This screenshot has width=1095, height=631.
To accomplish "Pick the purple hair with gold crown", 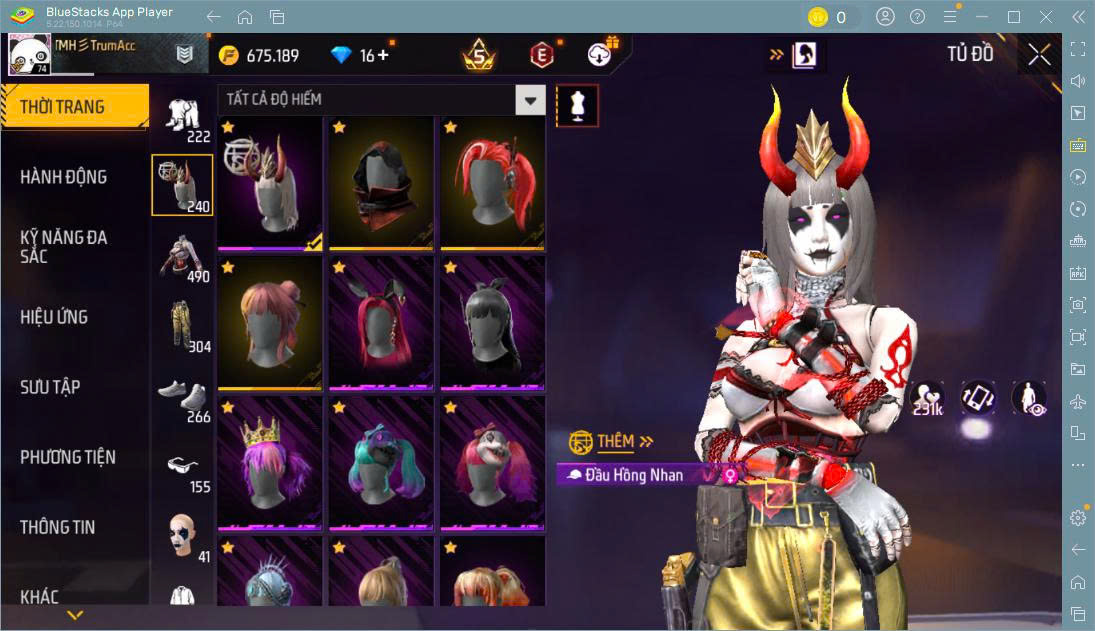I will tap(269, 463).
